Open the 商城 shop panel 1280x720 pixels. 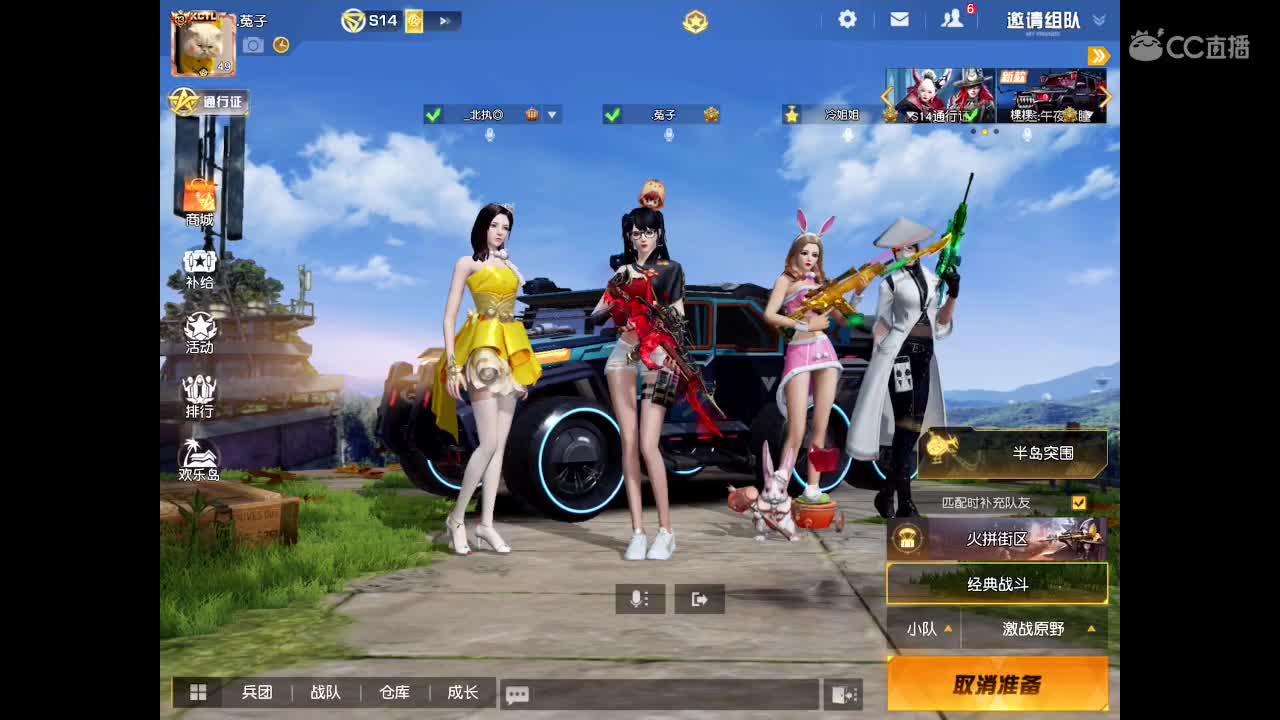(199, 198)
